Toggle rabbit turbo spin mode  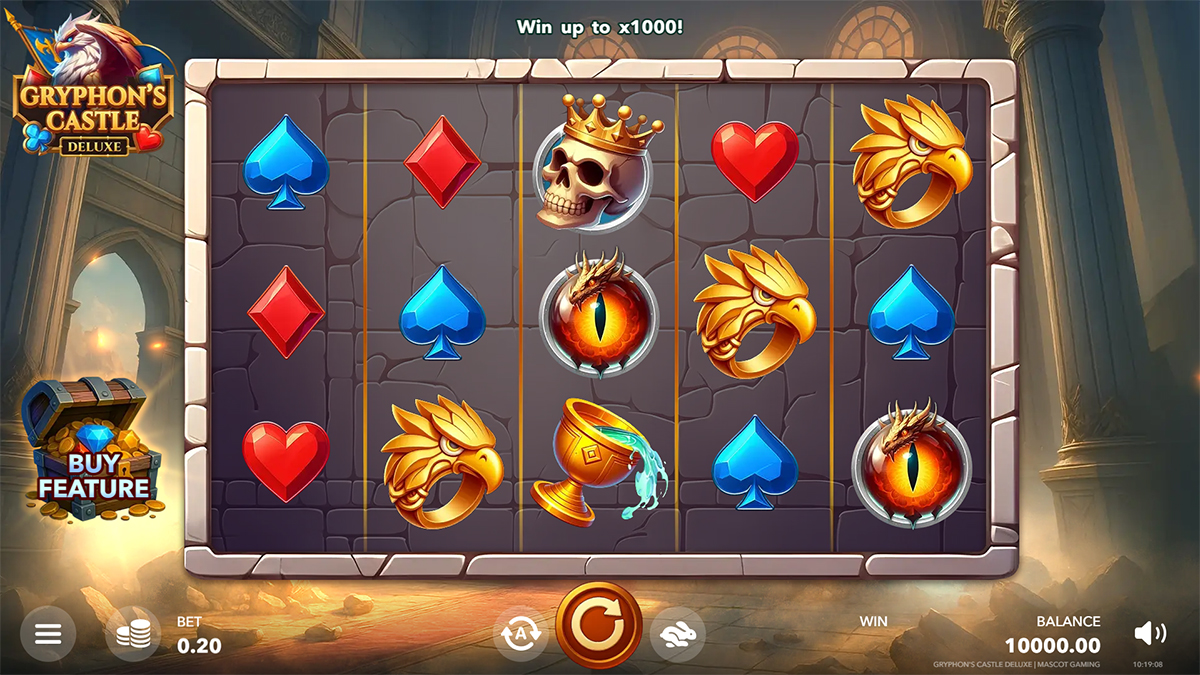677,634
